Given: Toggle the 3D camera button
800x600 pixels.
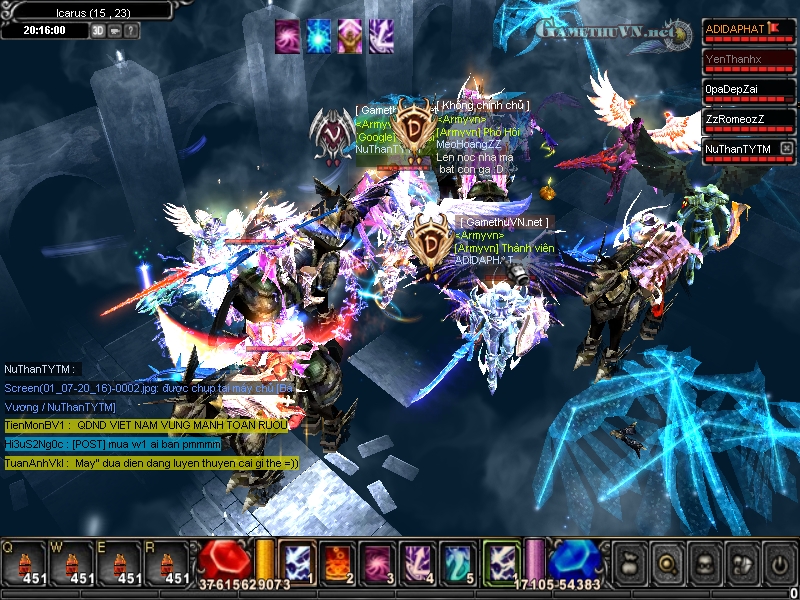Looking at the screenshot, I should click(x=98, y=31).
